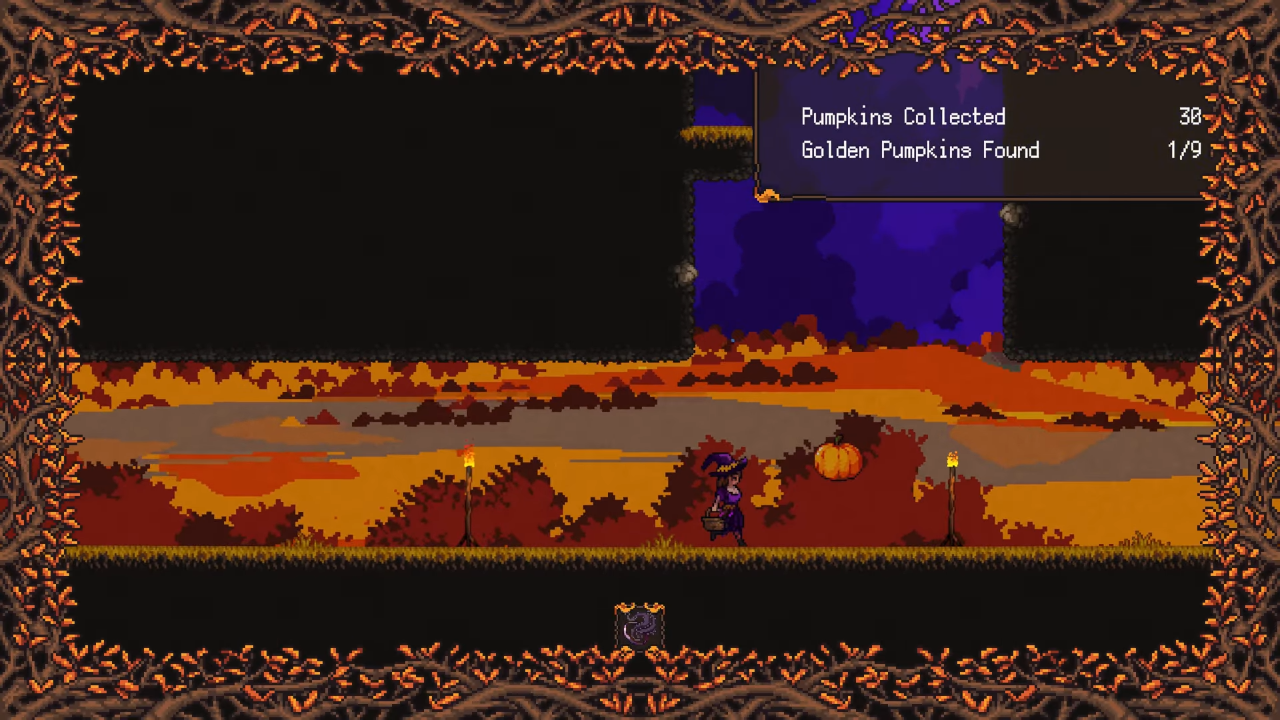Select the purple swirl ability slot

coord(640,627)
